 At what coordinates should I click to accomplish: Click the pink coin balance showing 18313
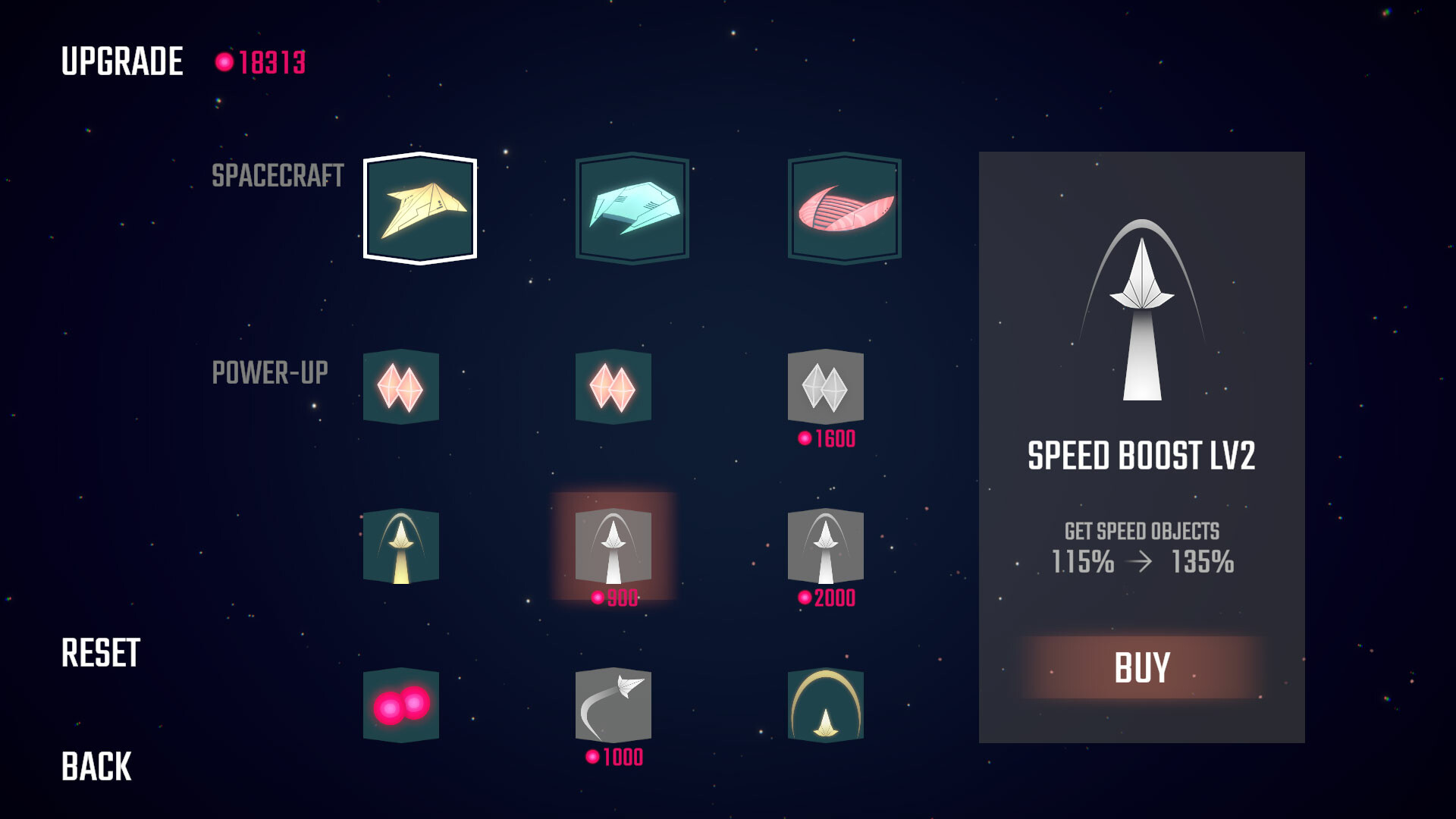[262, 63]
